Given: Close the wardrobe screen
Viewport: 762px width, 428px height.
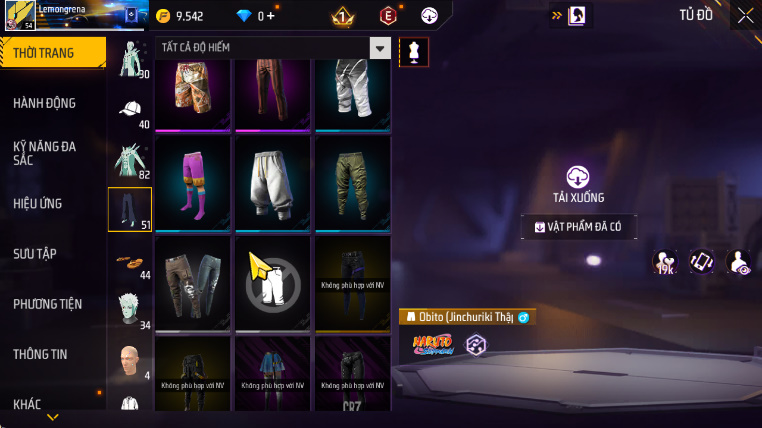Looking at the screenshot, I should coord(745,15).
